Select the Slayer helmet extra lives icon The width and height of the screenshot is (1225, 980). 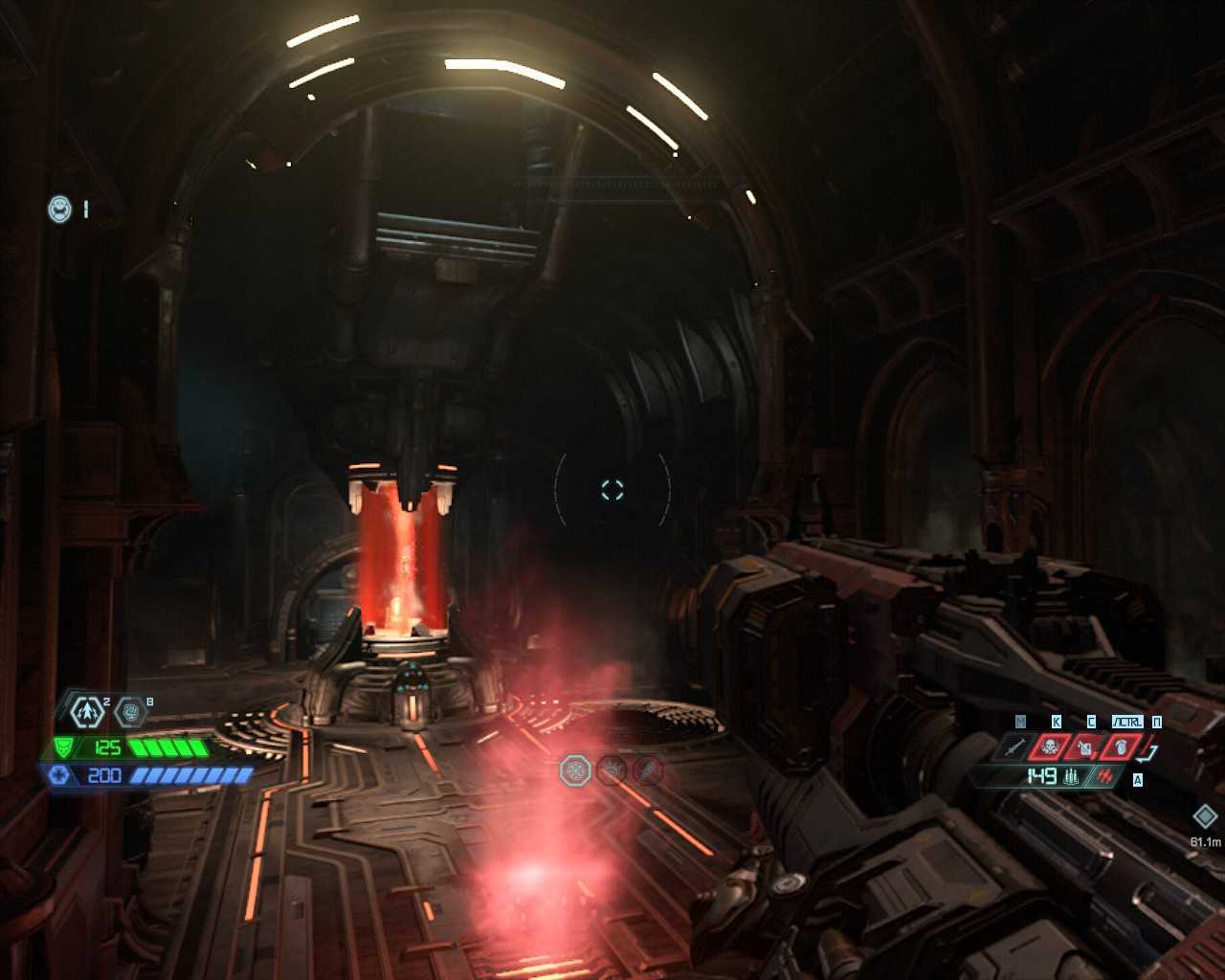pyautogui.click(x=60, y=209)
